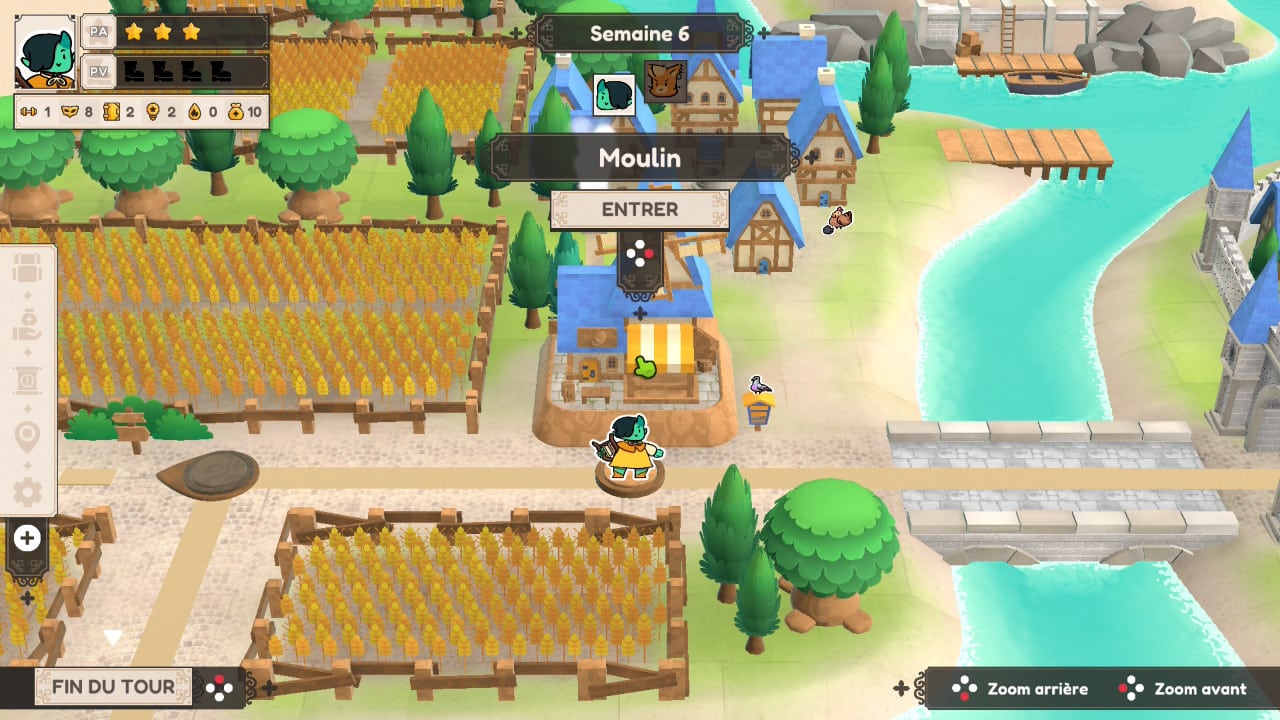The height and width of the screenshot is (720, 1280).
Task: End the turn with FIN DU TOUR
Action: [x=111, y=686]
